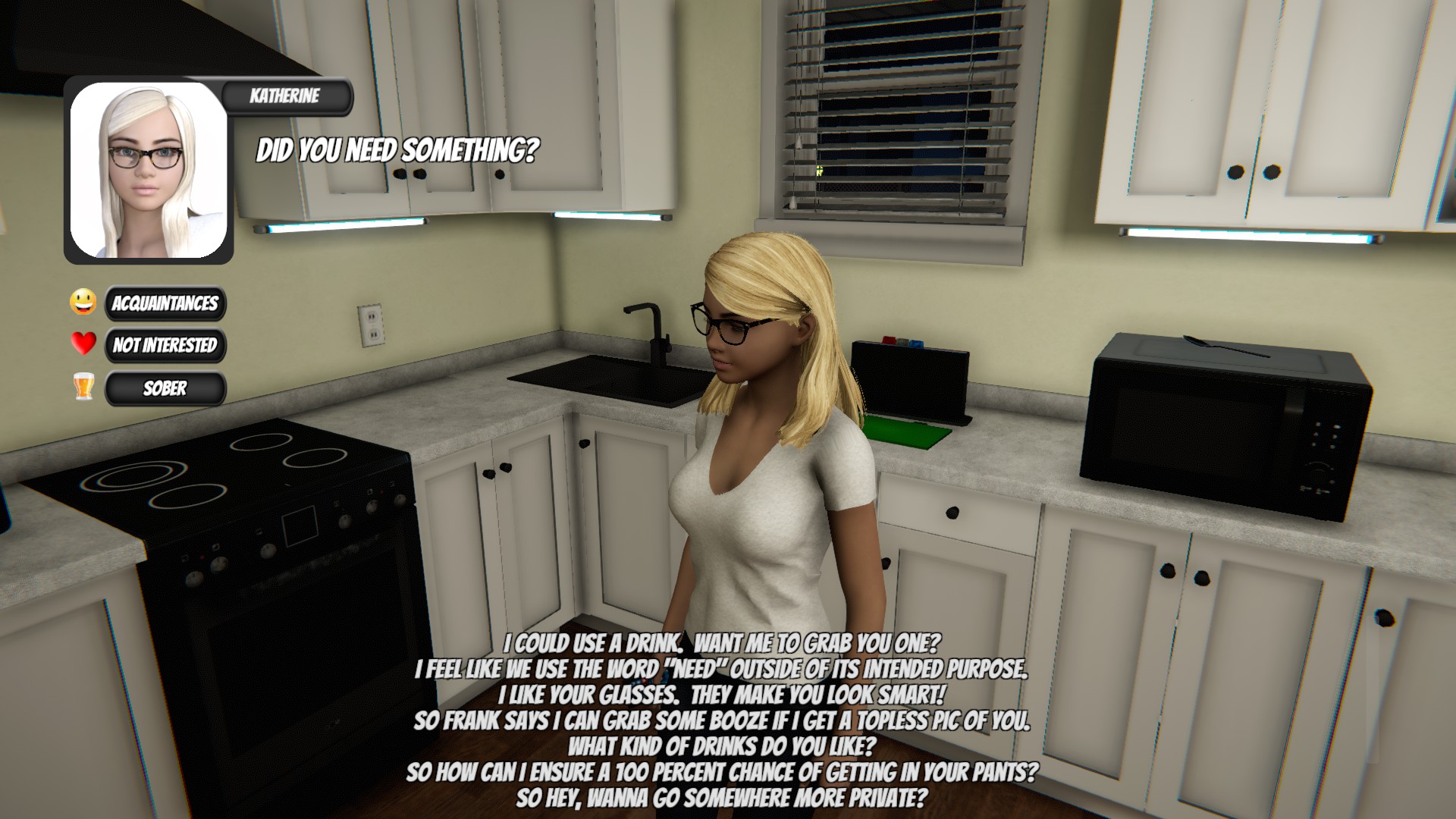
Task: Choose "I could use a drink" reply
Action: [x=721, y=644]
